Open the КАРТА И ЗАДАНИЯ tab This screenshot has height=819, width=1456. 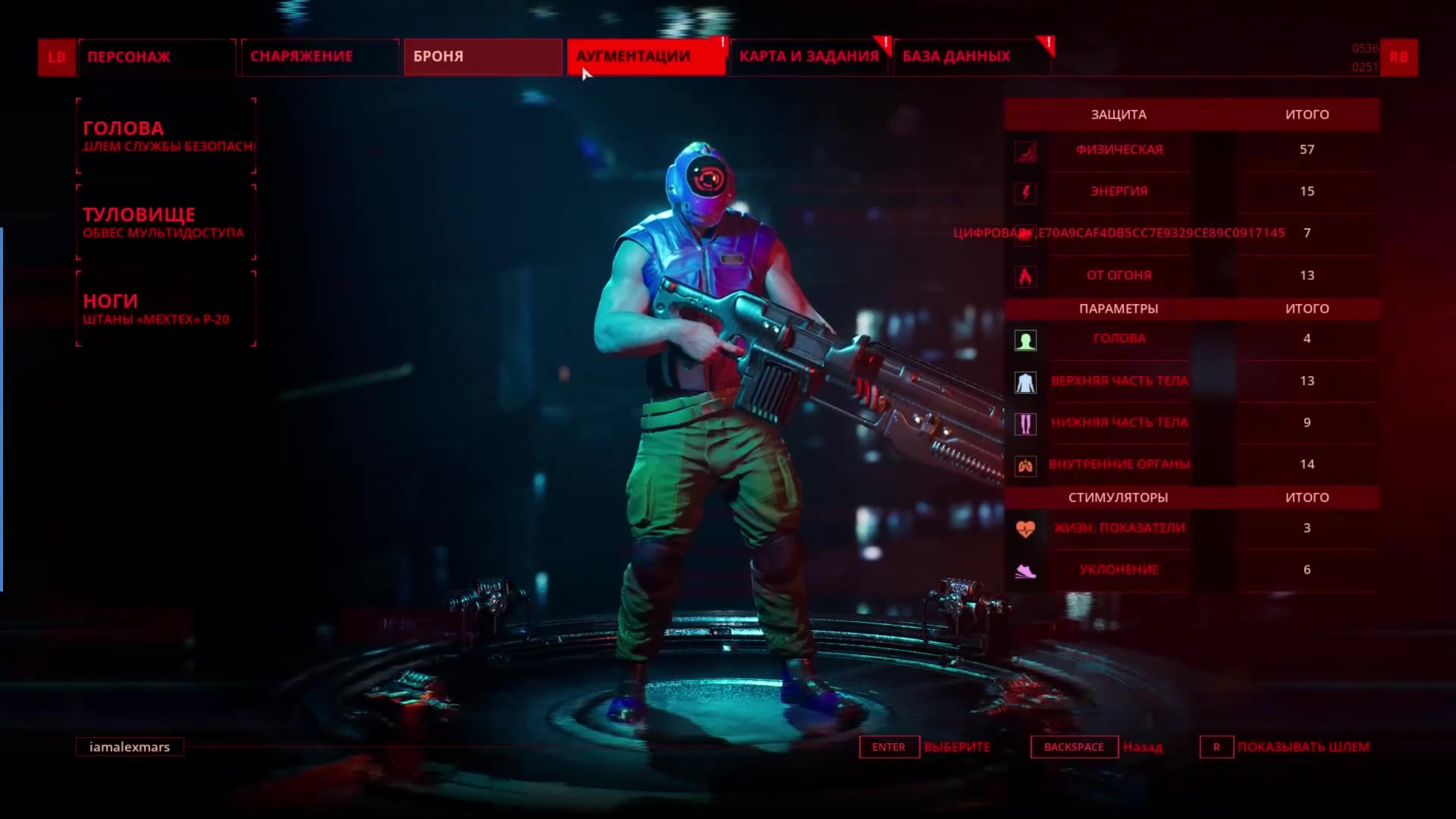tap(808, 57)
